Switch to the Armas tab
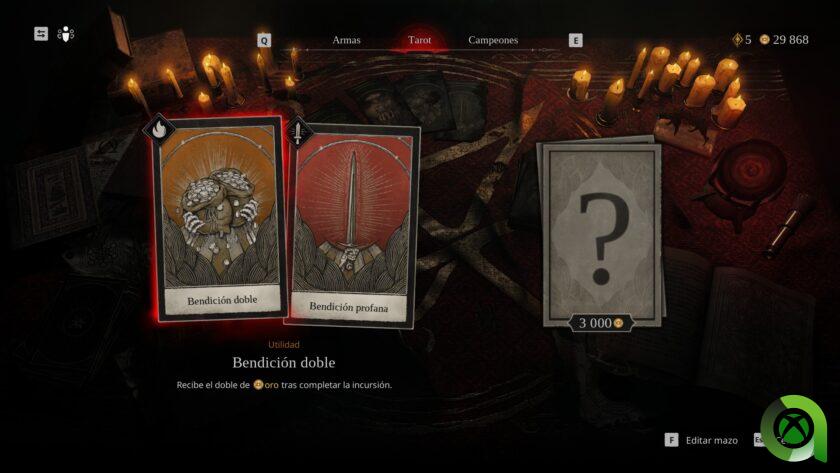Image resolution: width=840 pixels, height=473 pixels. 346,40
